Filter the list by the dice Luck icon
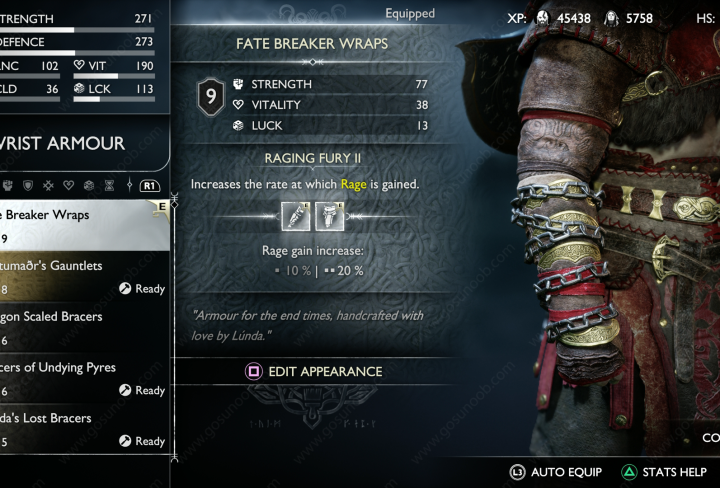 coord(89,185)
